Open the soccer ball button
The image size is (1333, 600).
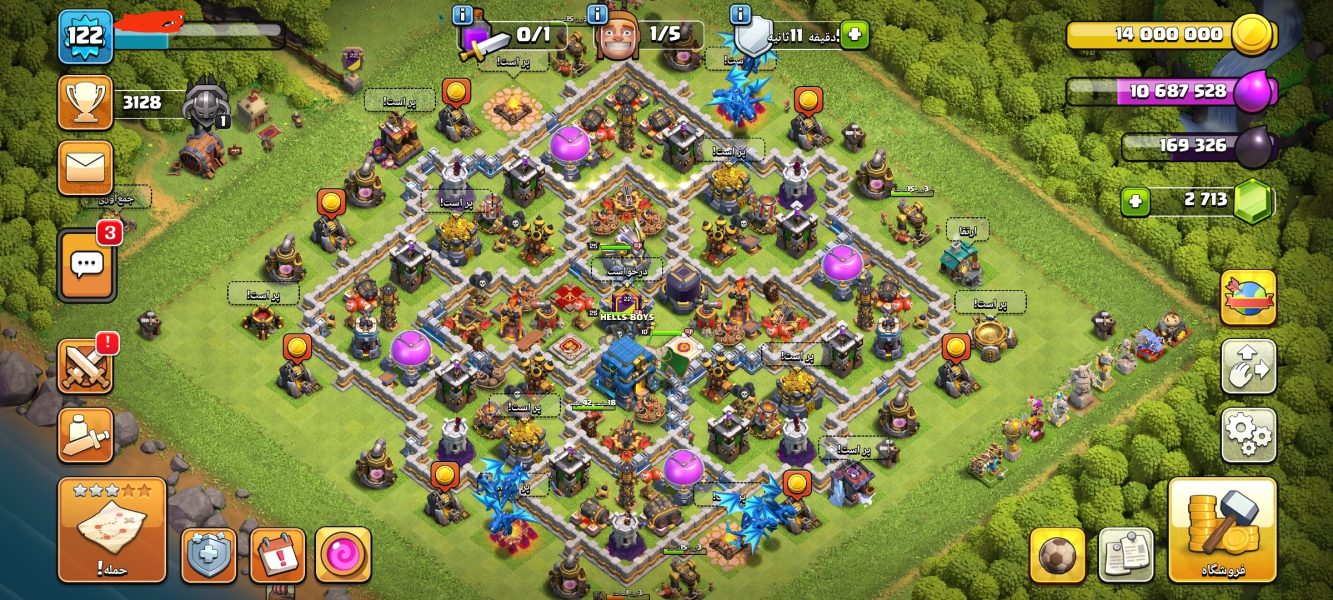[1057, 555]
